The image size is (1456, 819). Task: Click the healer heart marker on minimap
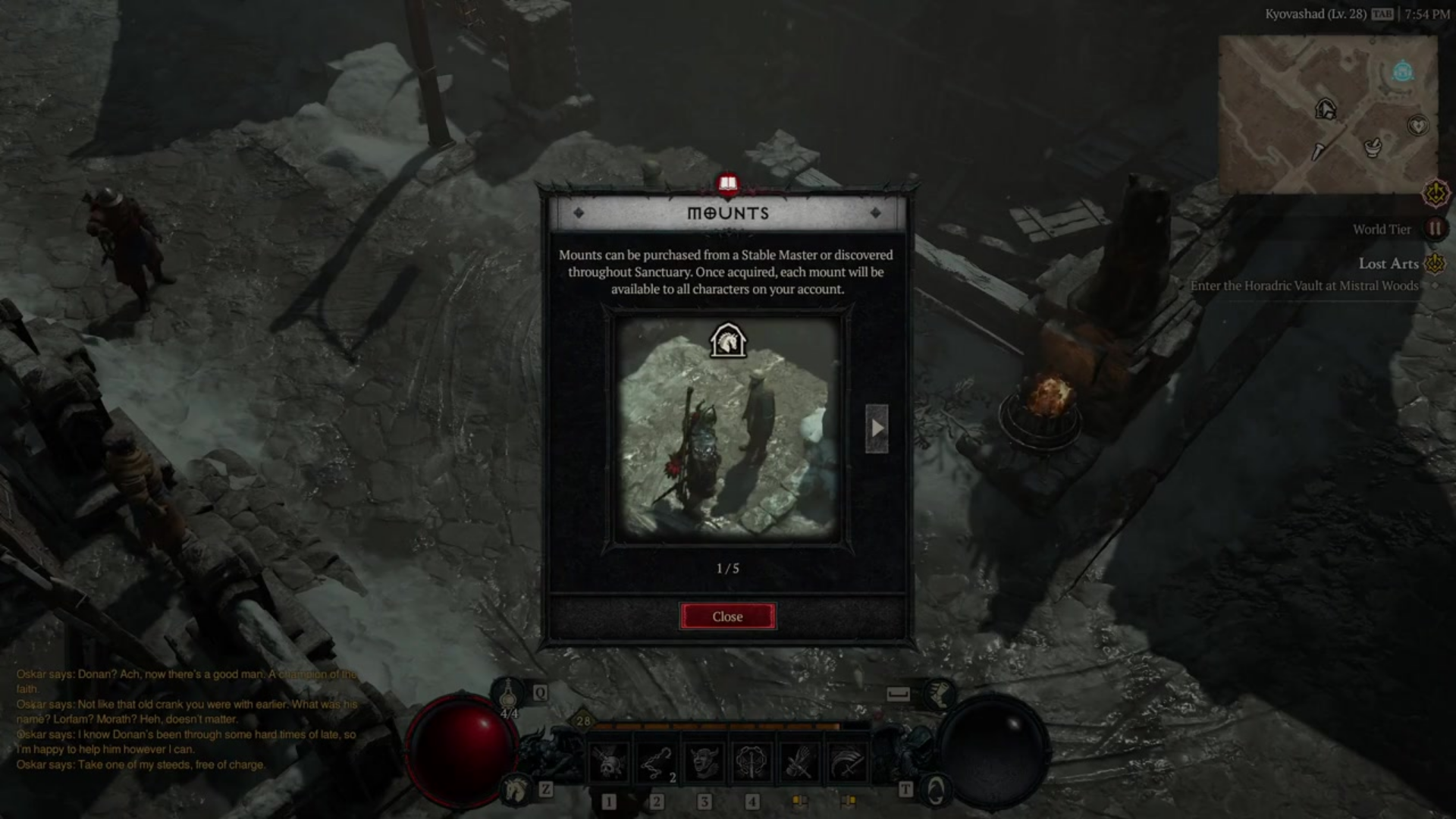point(1417,125)
